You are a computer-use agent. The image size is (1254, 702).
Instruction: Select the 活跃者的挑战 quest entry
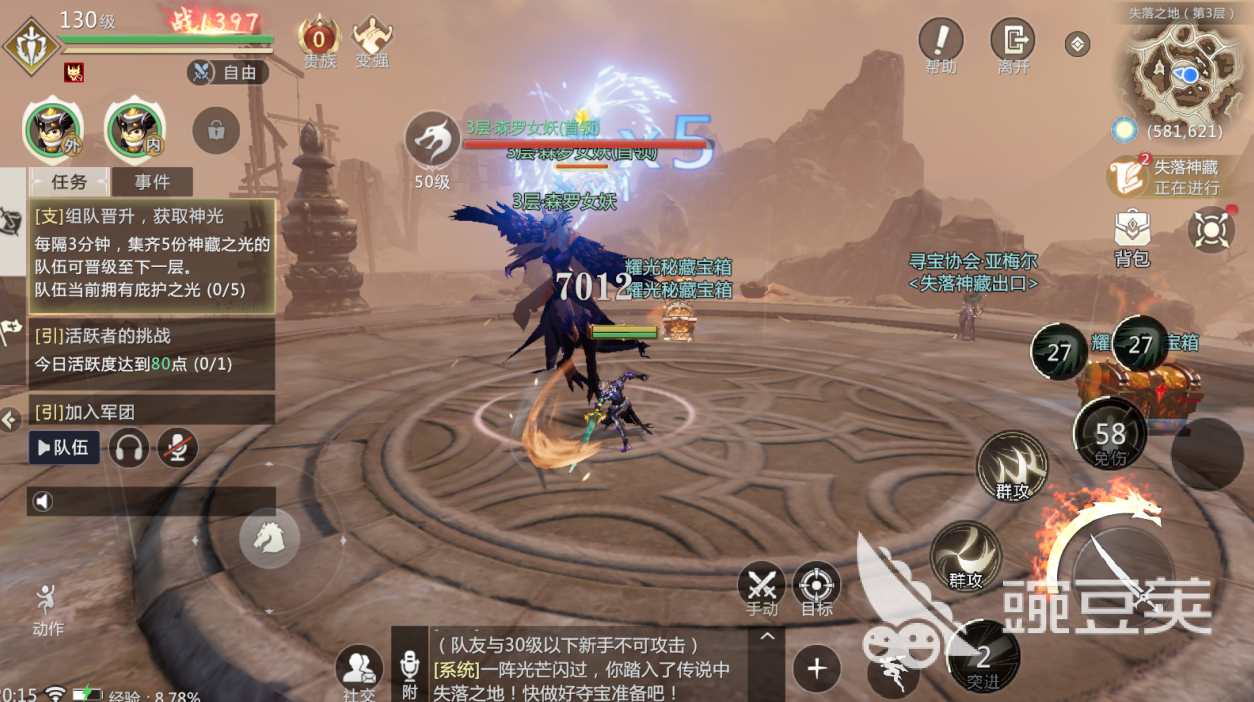[150, 351]
